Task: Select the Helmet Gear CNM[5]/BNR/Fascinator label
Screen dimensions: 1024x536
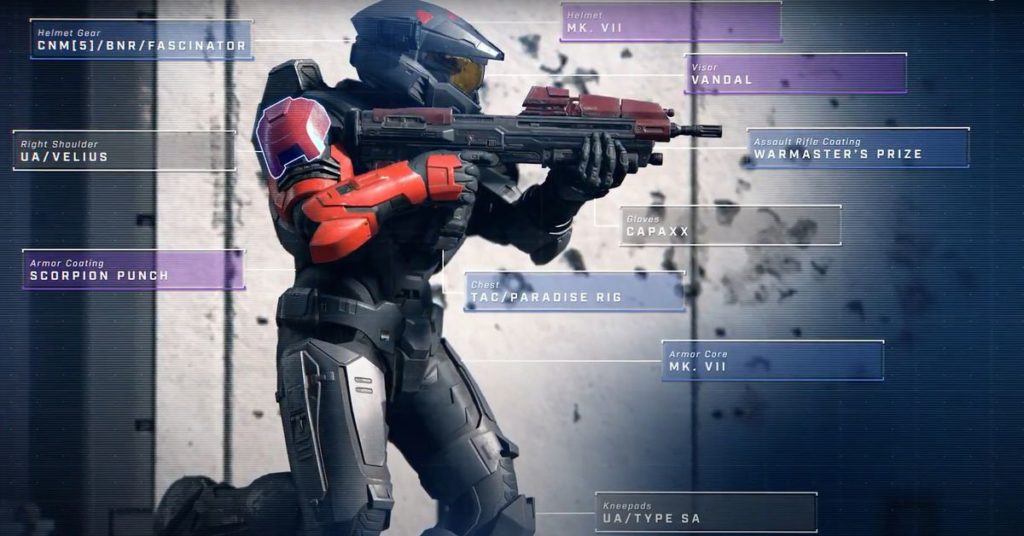Action: [x=141, y=39]
